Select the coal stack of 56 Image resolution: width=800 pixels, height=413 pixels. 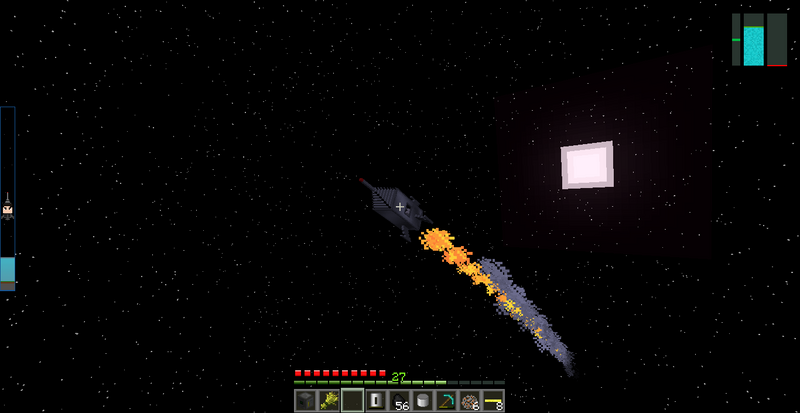399,401
